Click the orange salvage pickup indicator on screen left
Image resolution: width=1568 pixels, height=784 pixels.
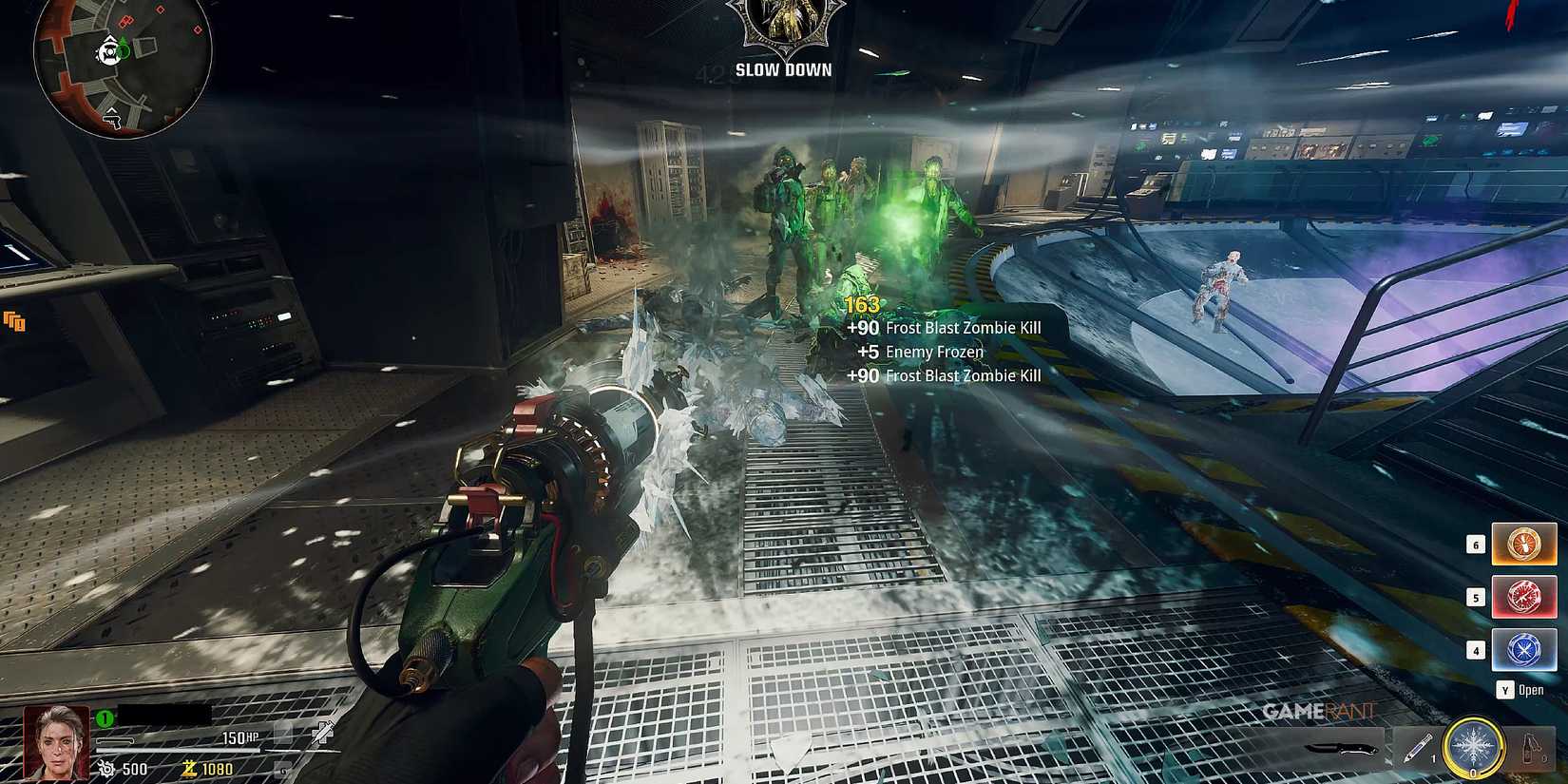[14, 322]
